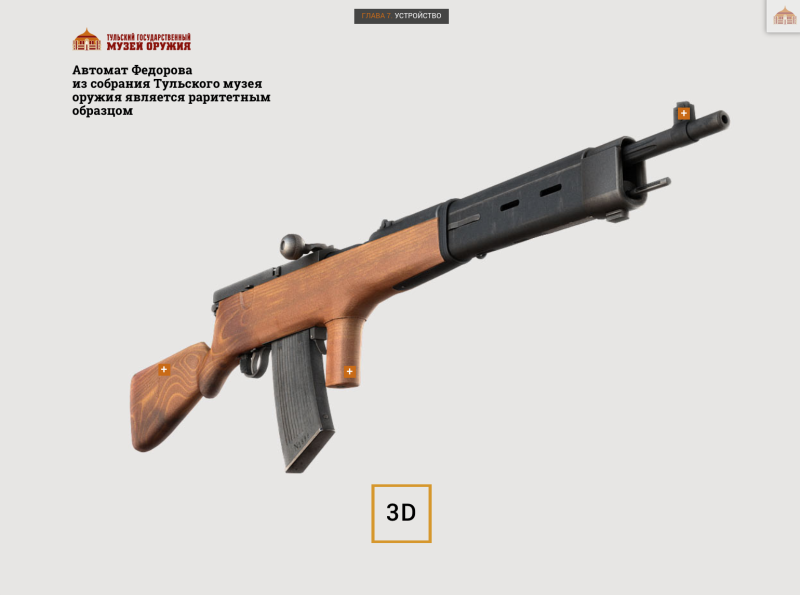
Task: Expand the plus hotspot on the wooden stock
Action: 165,370
